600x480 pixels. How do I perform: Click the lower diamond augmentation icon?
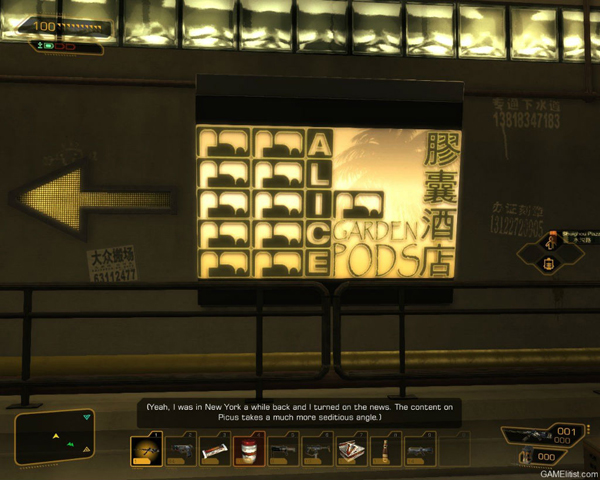tap(550, 264)
